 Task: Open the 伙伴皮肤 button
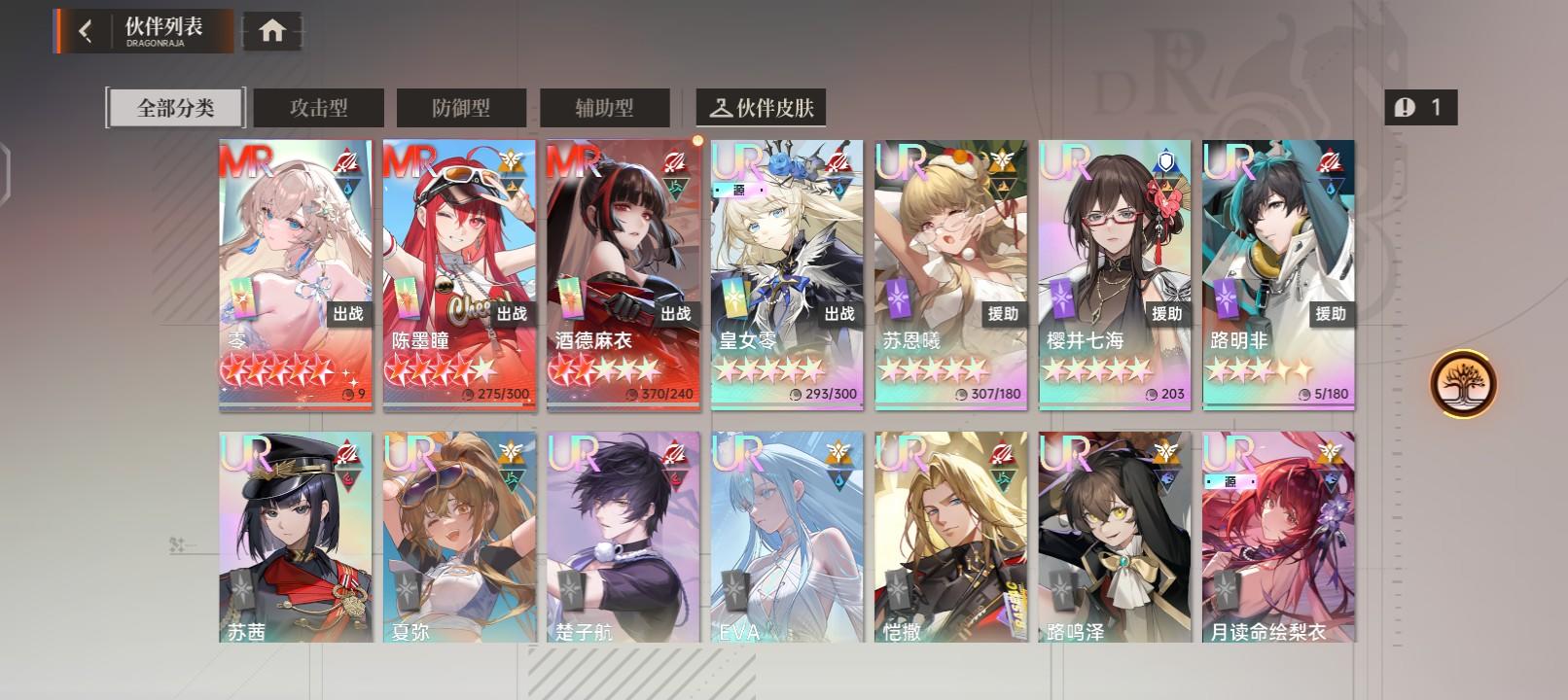pos(765,108)
